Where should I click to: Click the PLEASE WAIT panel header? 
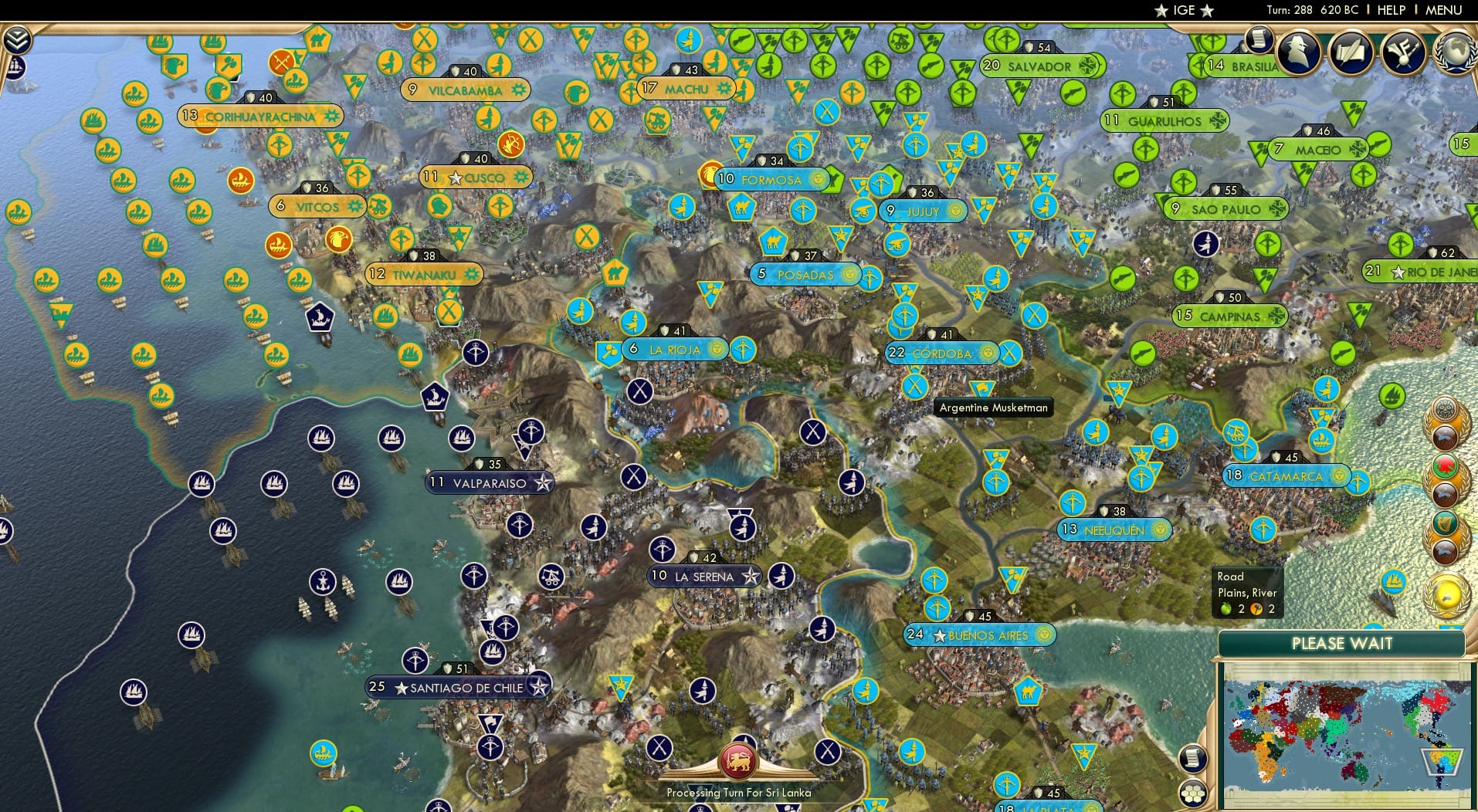1344,643
